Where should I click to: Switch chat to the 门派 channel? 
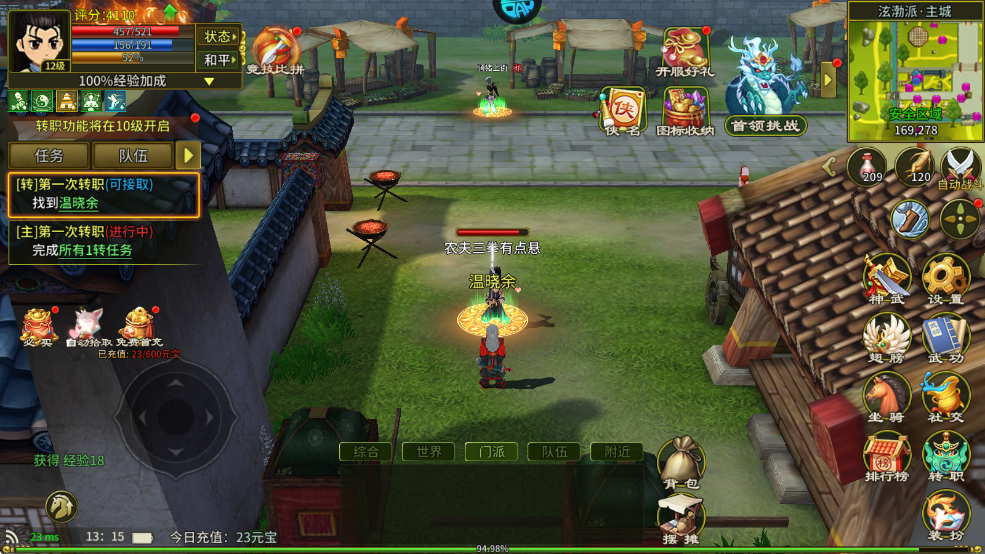point(491,452)
